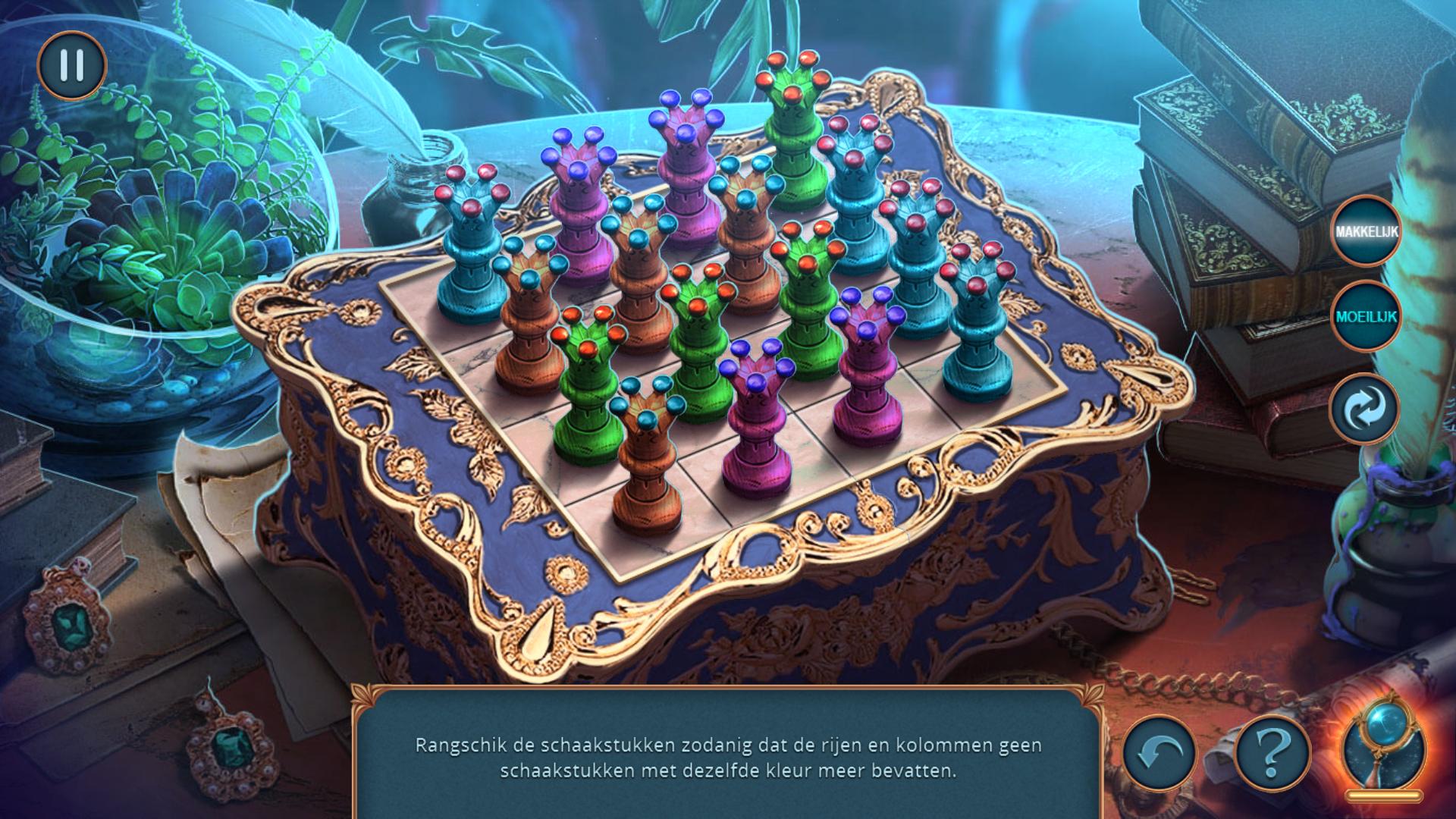Click the curved back arrow button
The width and height of the screenshot is (1456, 819).
pyautogui.click(x=1159, y=753)
